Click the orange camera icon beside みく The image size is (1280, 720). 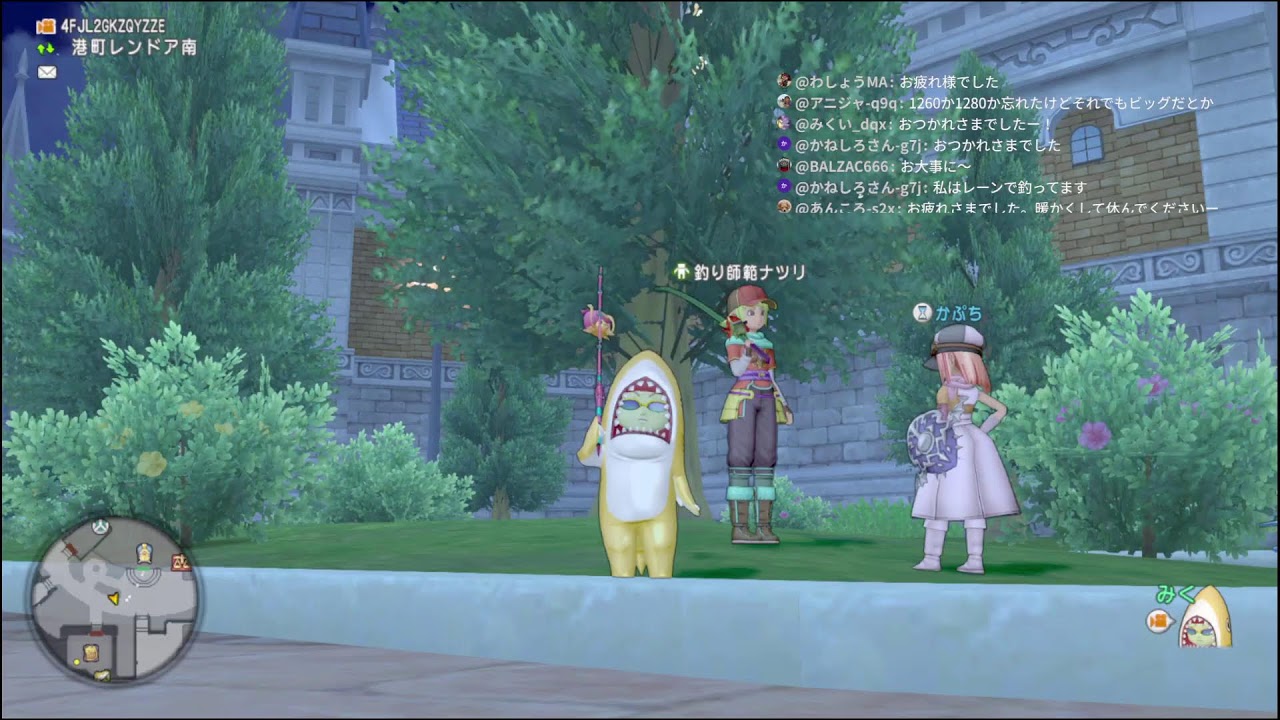coord(1159,622)
